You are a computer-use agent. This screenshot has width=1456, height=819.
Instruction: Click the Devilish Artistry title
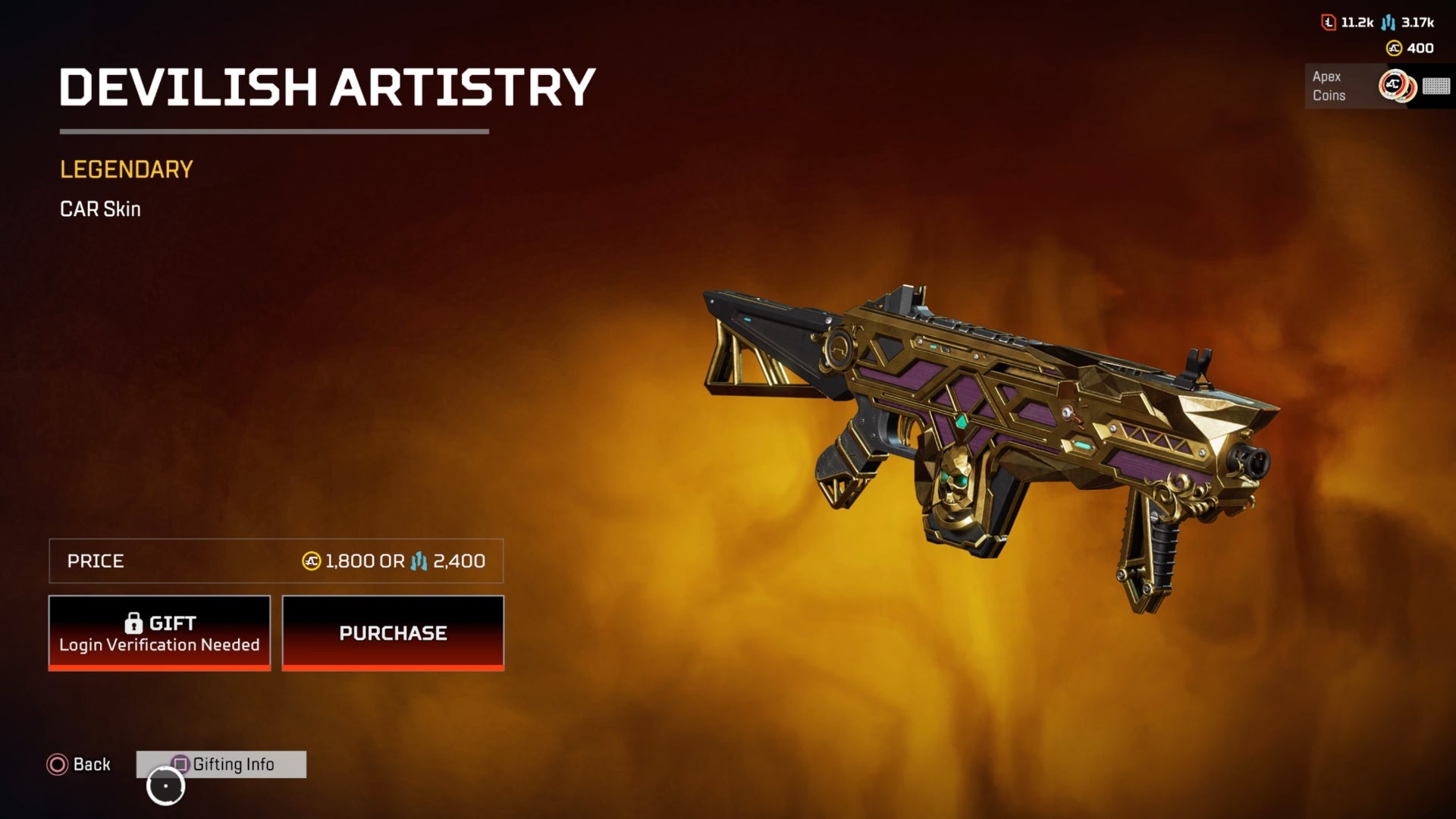(326, 87)
